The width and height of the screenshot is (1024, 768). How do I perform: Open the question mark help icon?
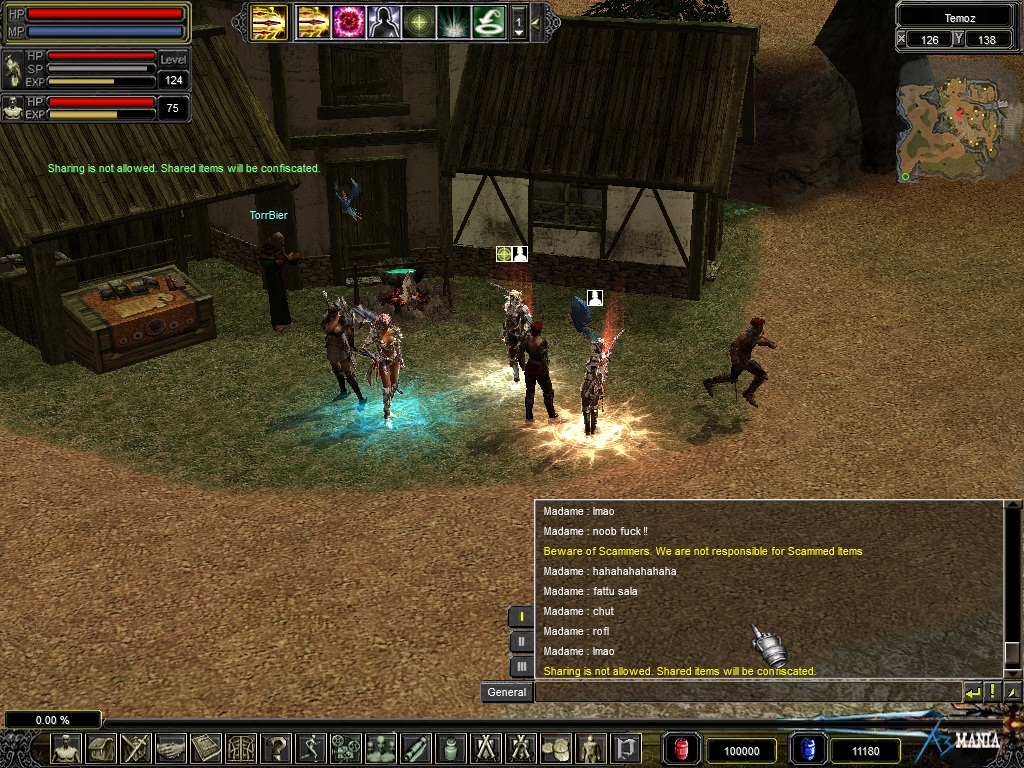(x=276, y=748)
